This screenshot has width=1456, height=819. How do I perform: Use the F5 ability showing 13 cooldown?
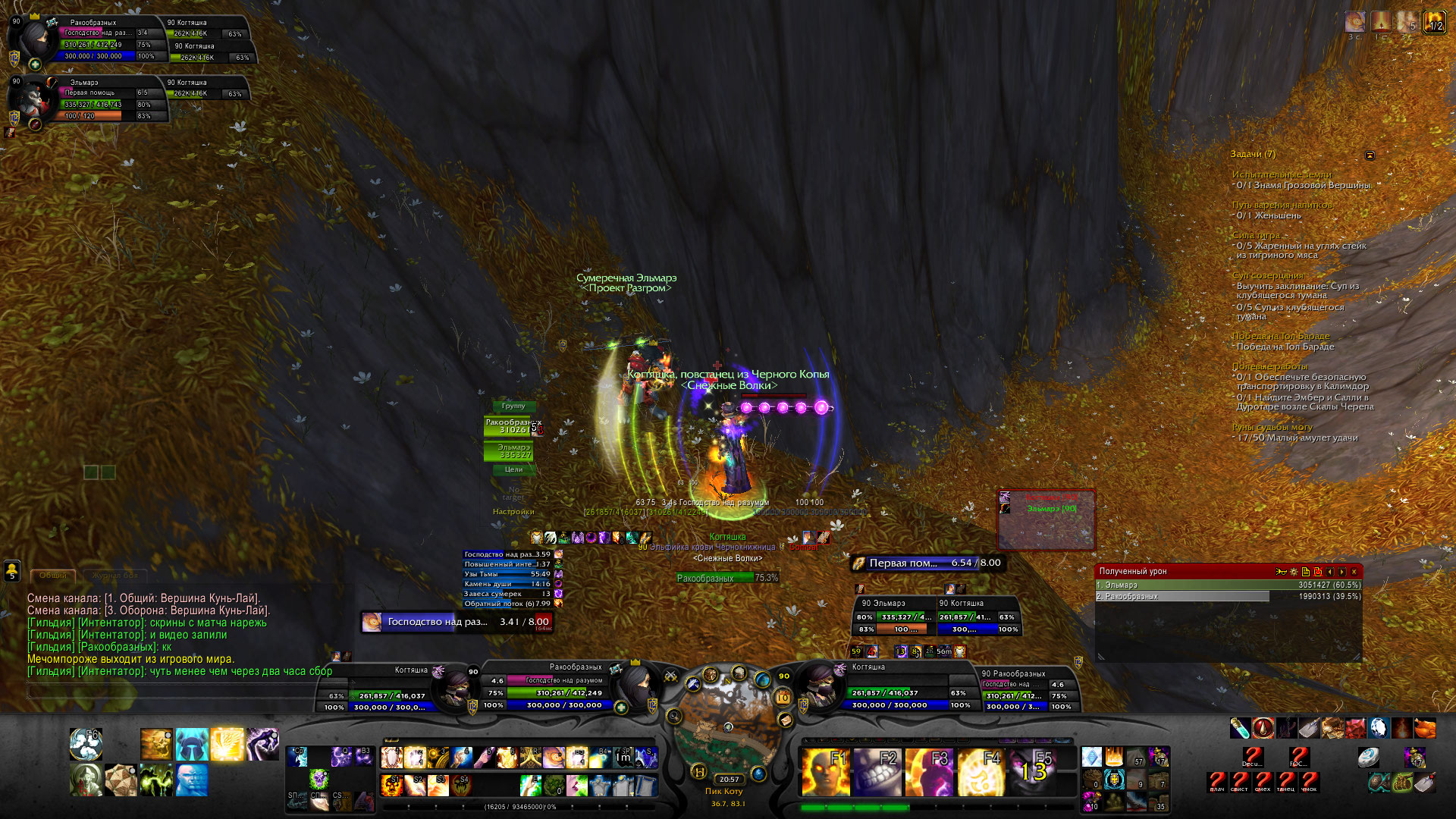pyautogui.click(x=1033, y=771)
